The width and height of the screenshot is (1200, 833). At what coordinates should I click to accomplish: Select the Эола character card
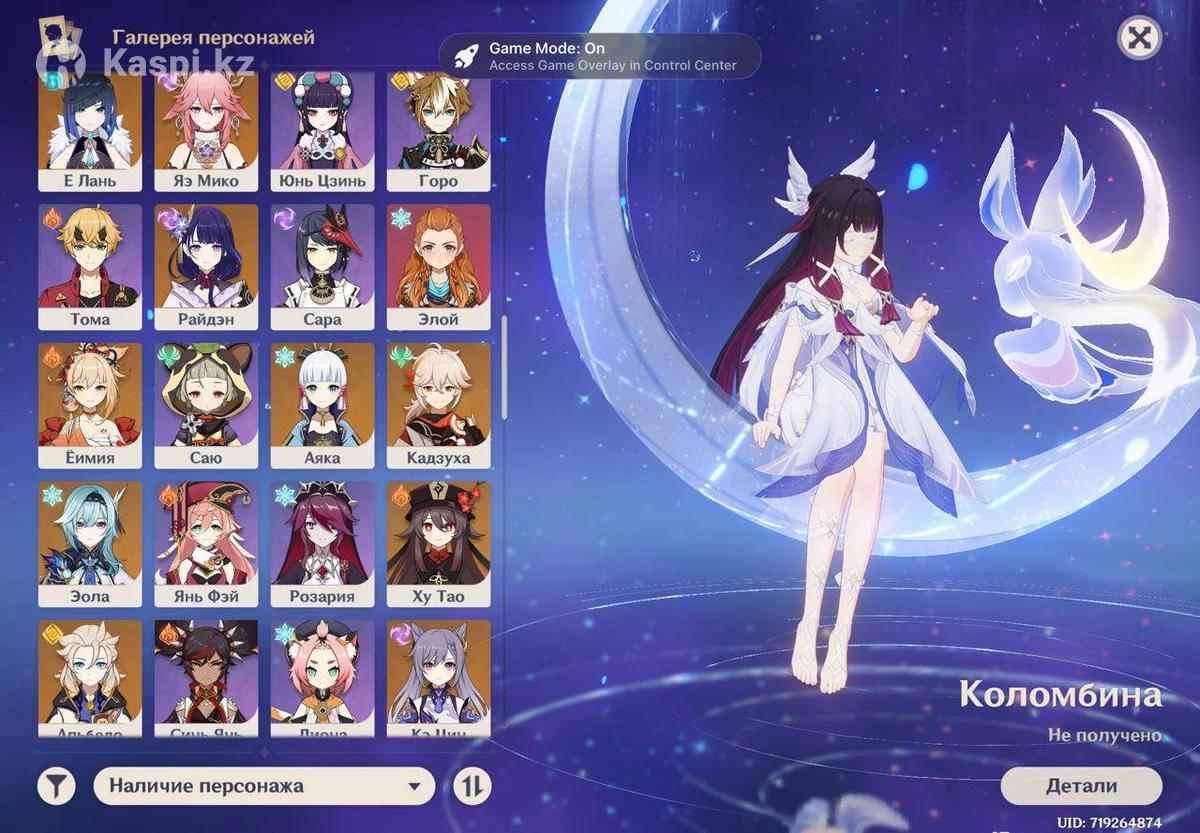(90, 544)
